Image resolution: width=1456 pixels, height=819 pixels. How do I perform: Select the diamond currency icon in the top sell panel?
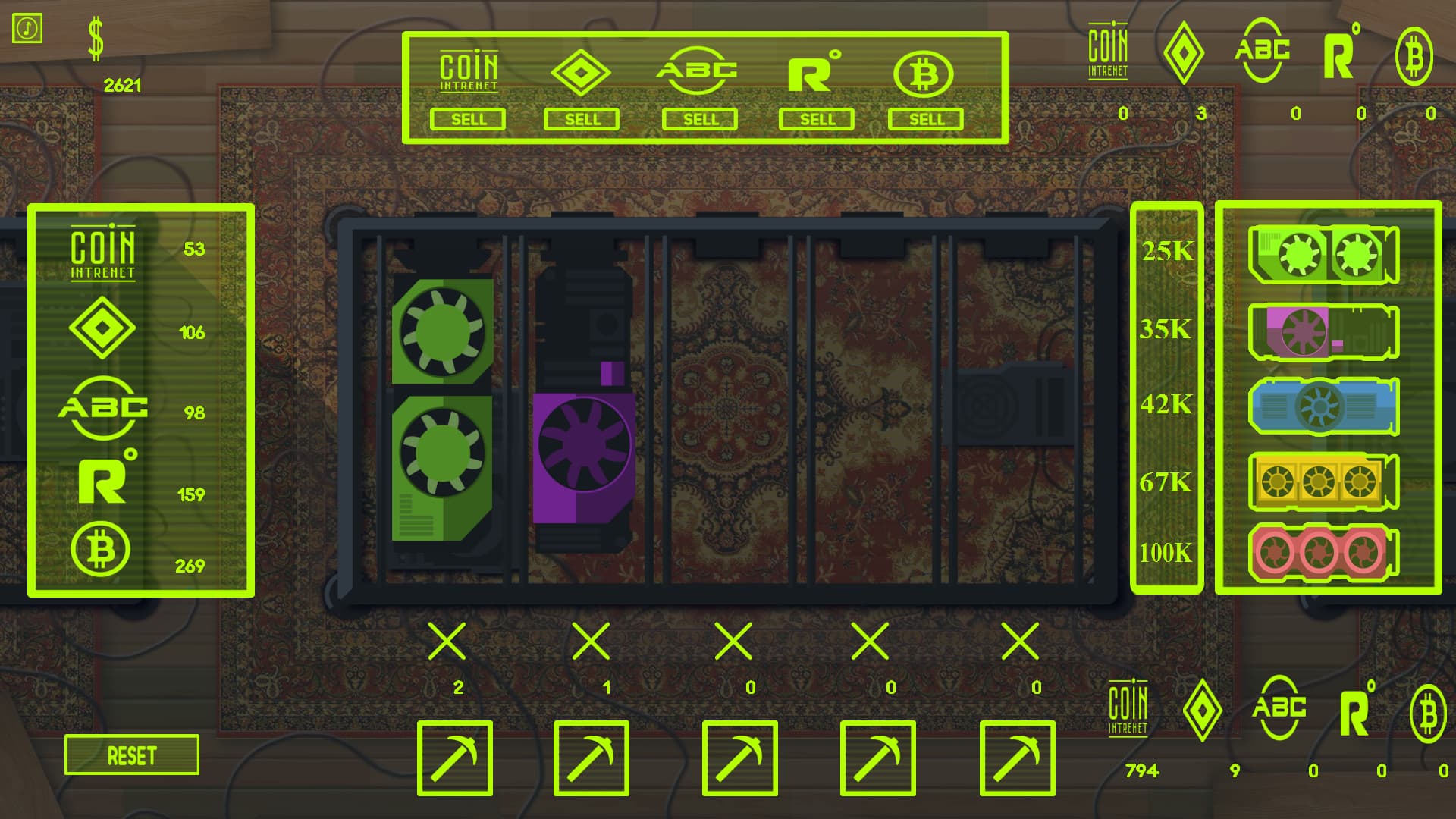tap(582, 72)
